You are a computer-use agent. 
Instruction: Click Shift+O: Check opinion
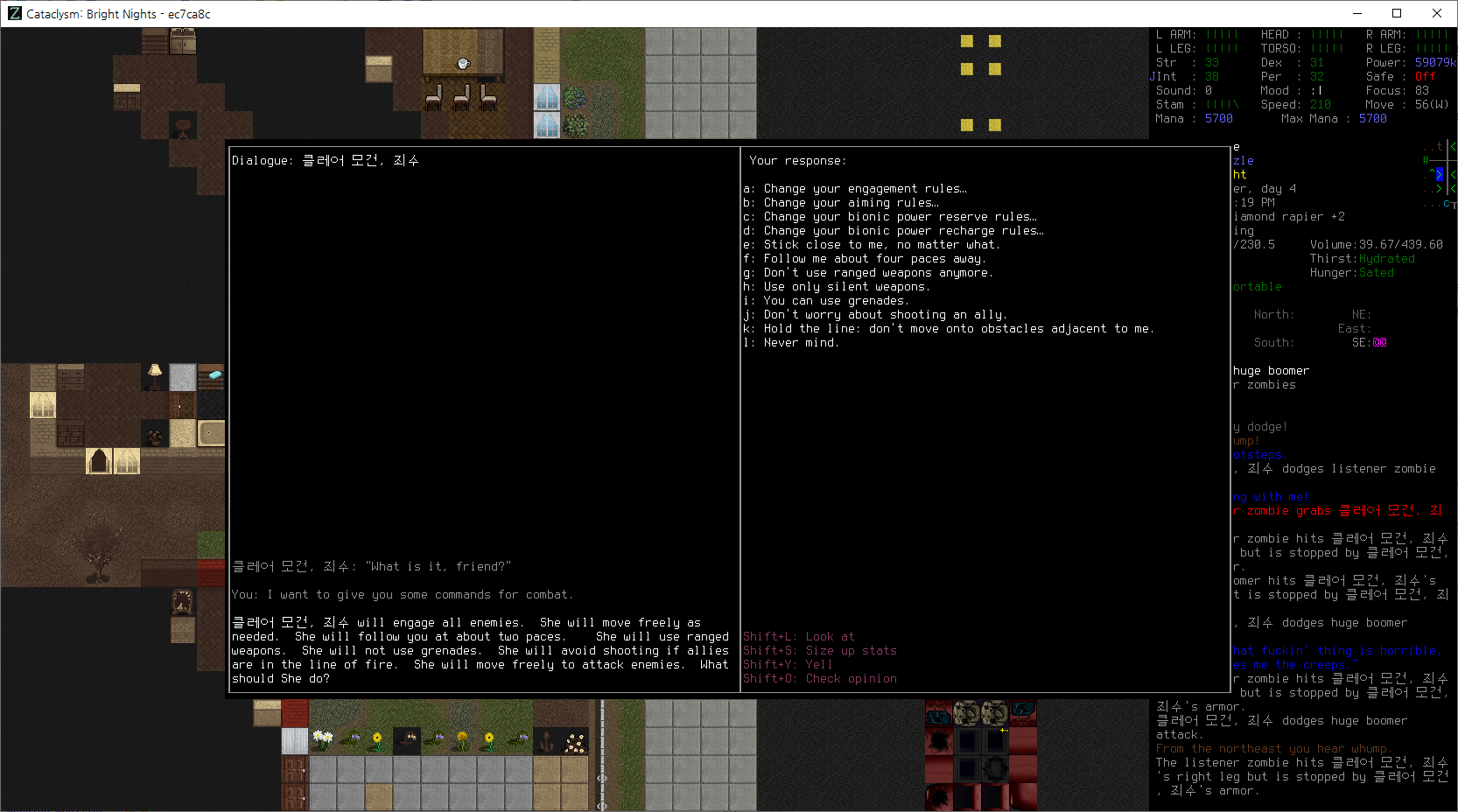tap(820, 678)
